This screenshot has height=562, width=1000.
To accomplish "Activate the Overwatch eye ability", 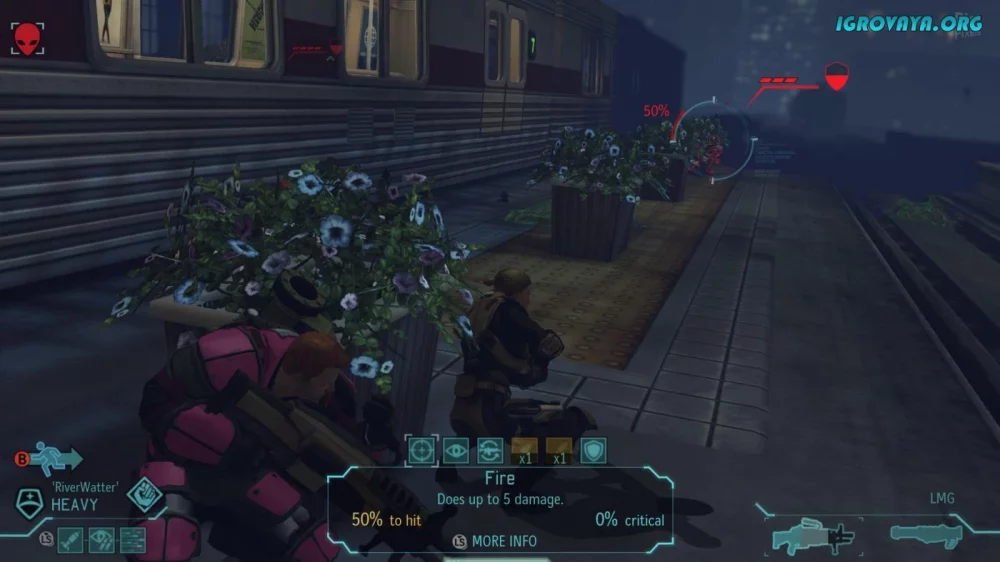I will (455, 450).
